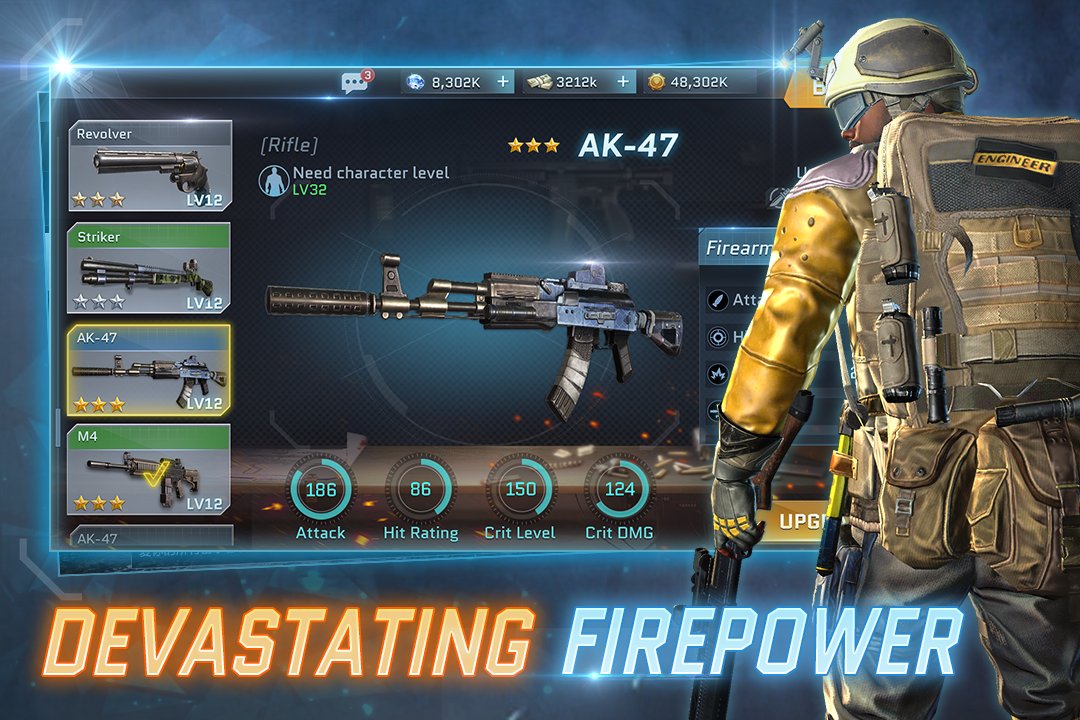Image resolution: width=1080 pixels, height=720 pixels.
Task: Choose the Striker shotgun card
Action: (150, 268)
